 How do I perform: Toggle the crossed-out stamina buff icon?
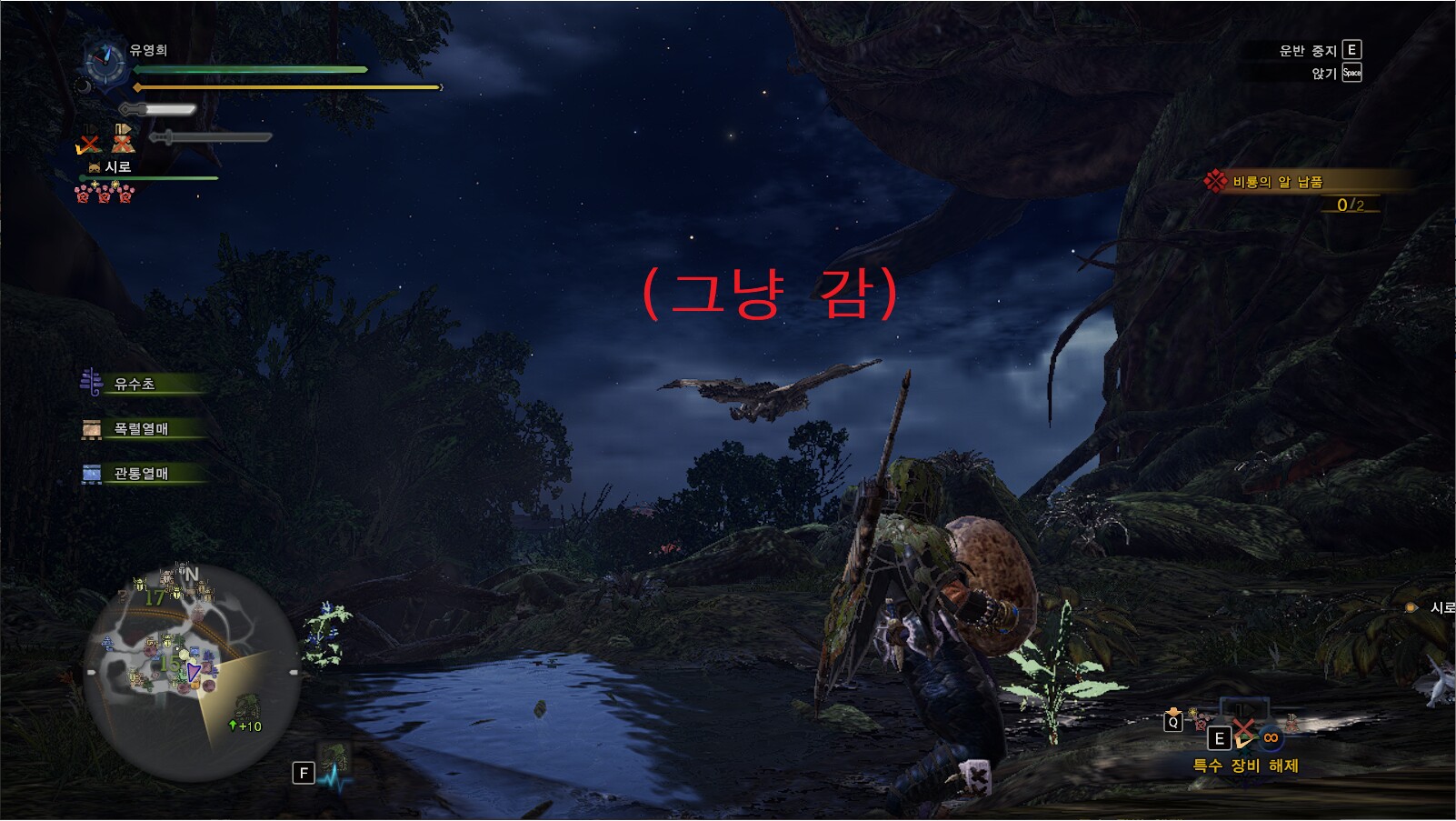(87, 142)
